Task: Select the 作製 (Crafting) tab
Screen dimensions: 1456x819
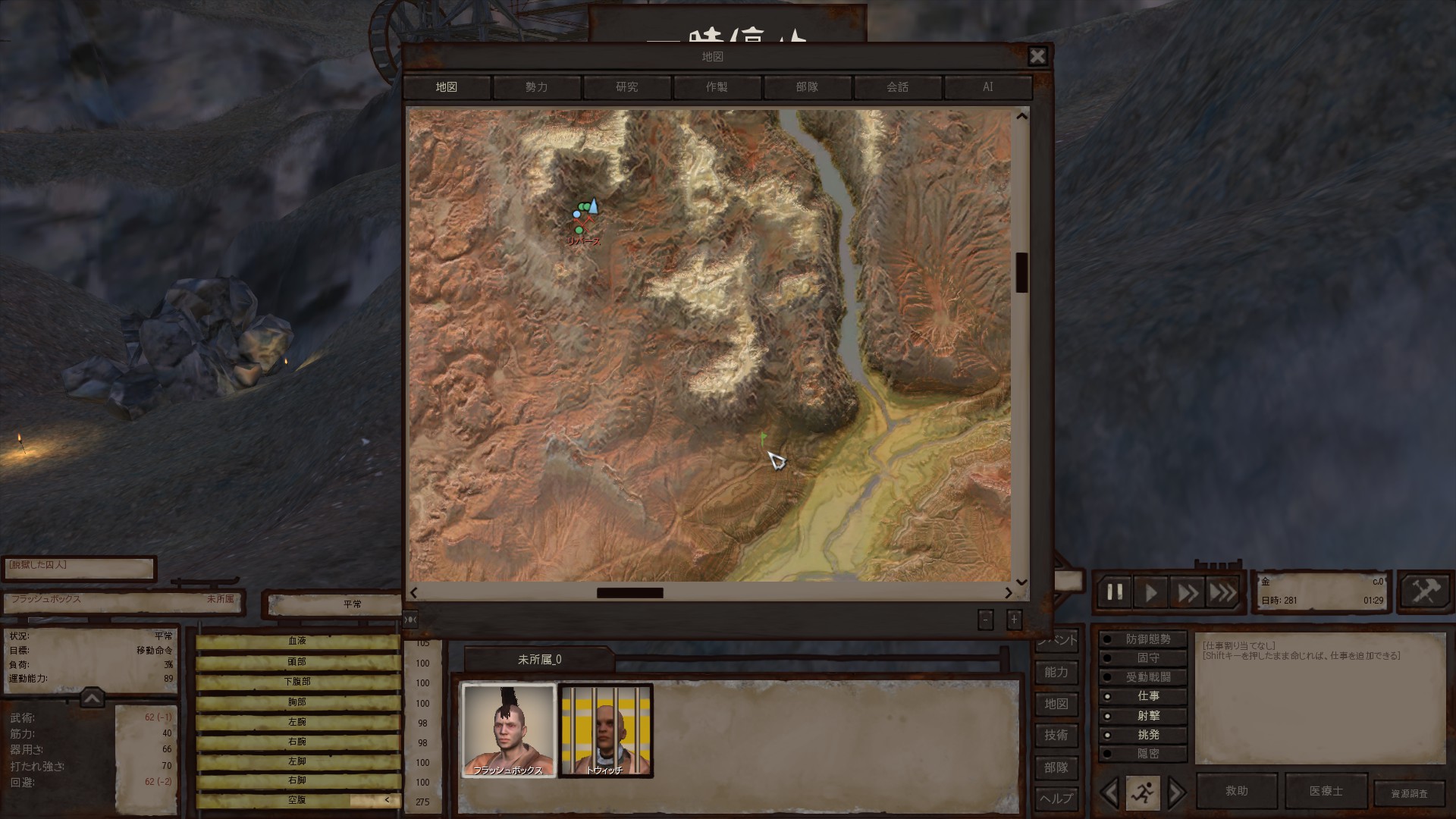Action: coord(717,87)
